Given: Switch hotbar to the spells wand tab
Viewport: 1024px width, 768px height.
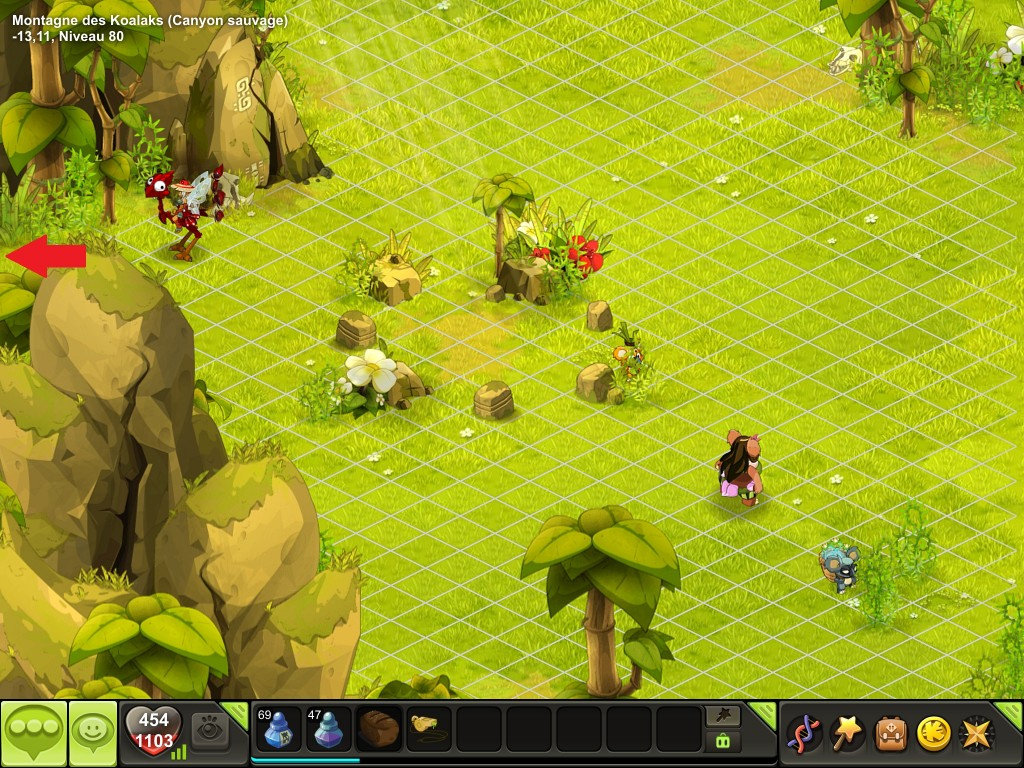Looking at the screenshot, I should click(x=723, y=716).
